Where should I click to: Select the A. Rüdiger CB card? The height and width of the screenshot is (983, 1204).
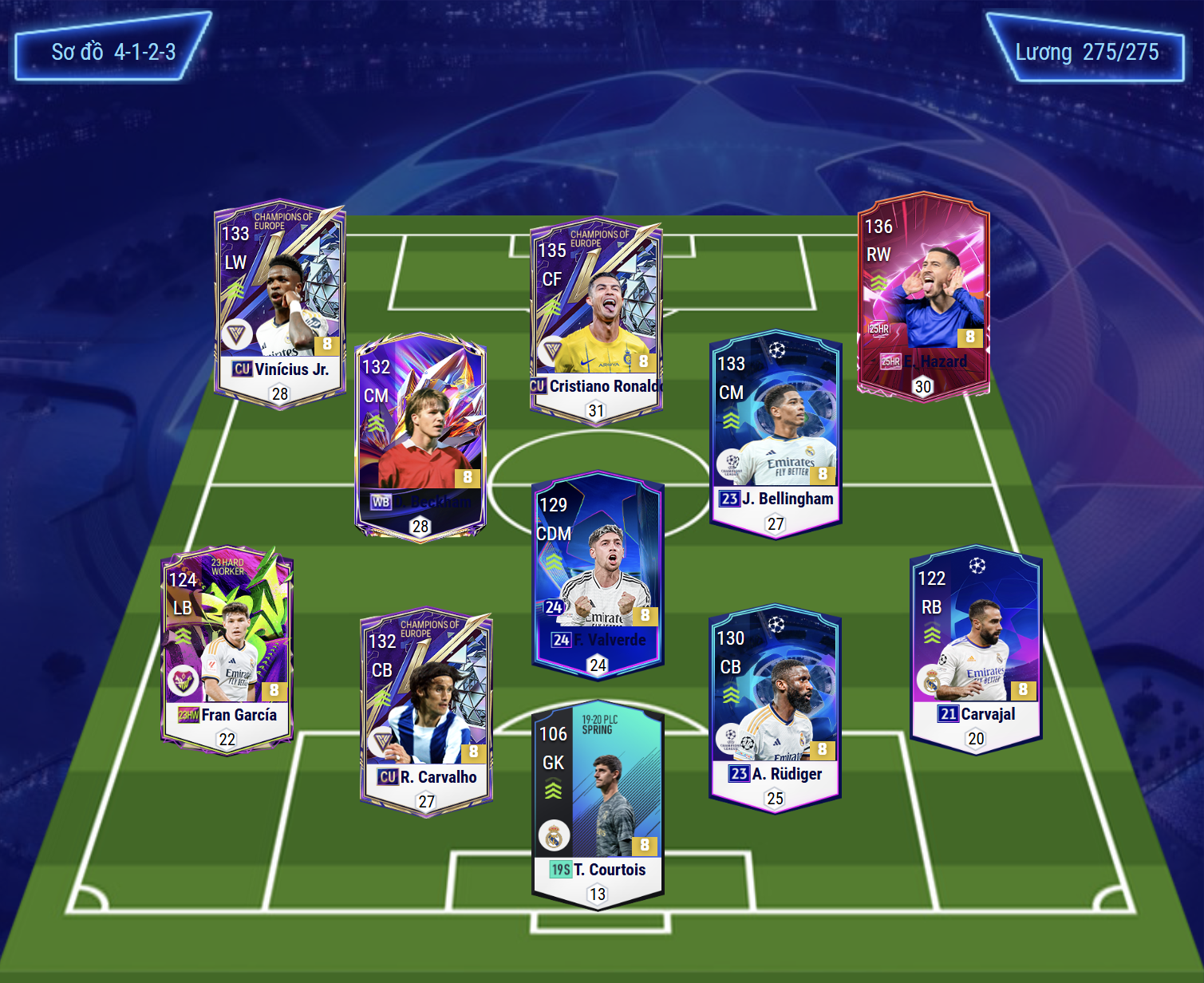click(x=775, y=708)
